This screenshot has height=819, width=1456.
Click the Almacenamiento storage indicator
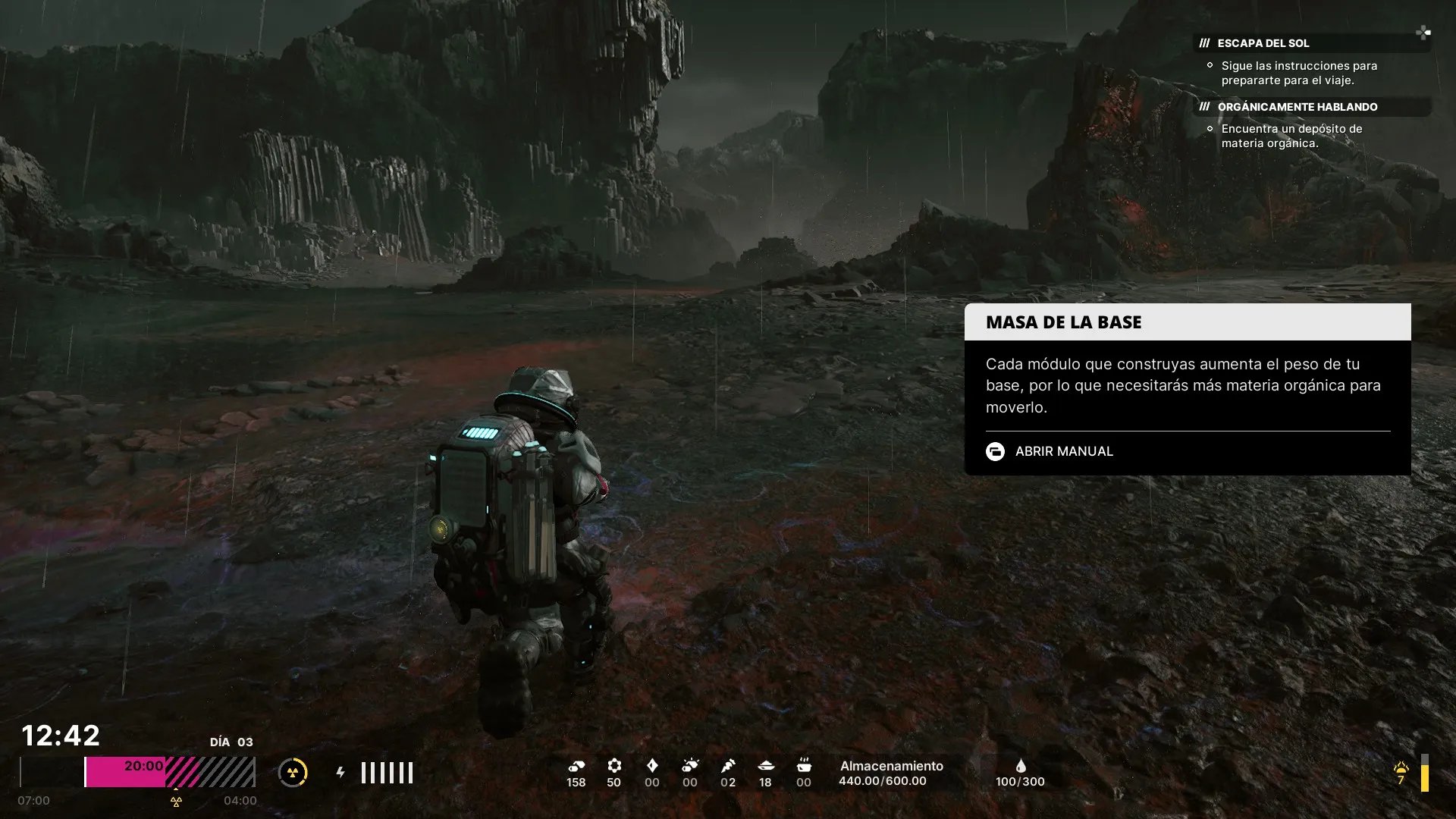(891, 773)
